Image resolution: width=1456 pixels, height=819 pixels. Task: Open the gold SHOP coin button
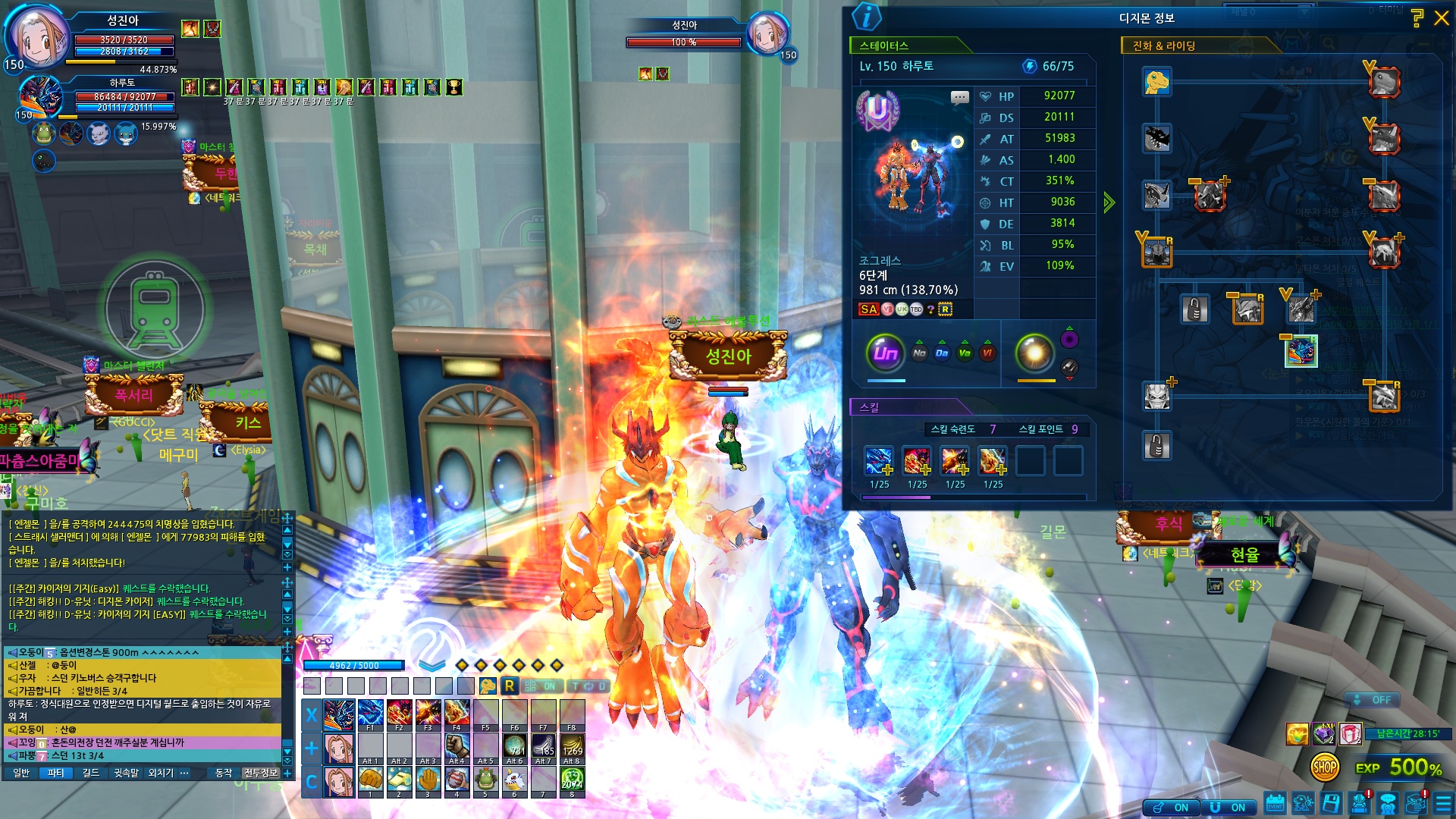(1324, 767)
